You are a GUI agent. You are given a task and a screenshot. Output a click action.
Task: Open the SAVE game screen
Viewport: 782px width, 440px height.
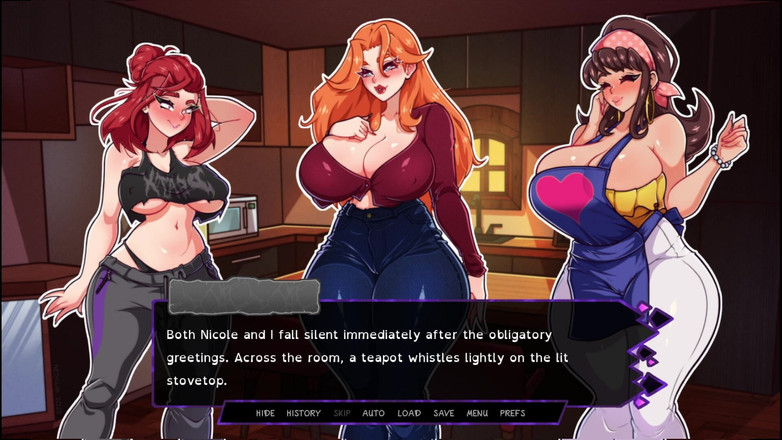(x=444, y=413)
